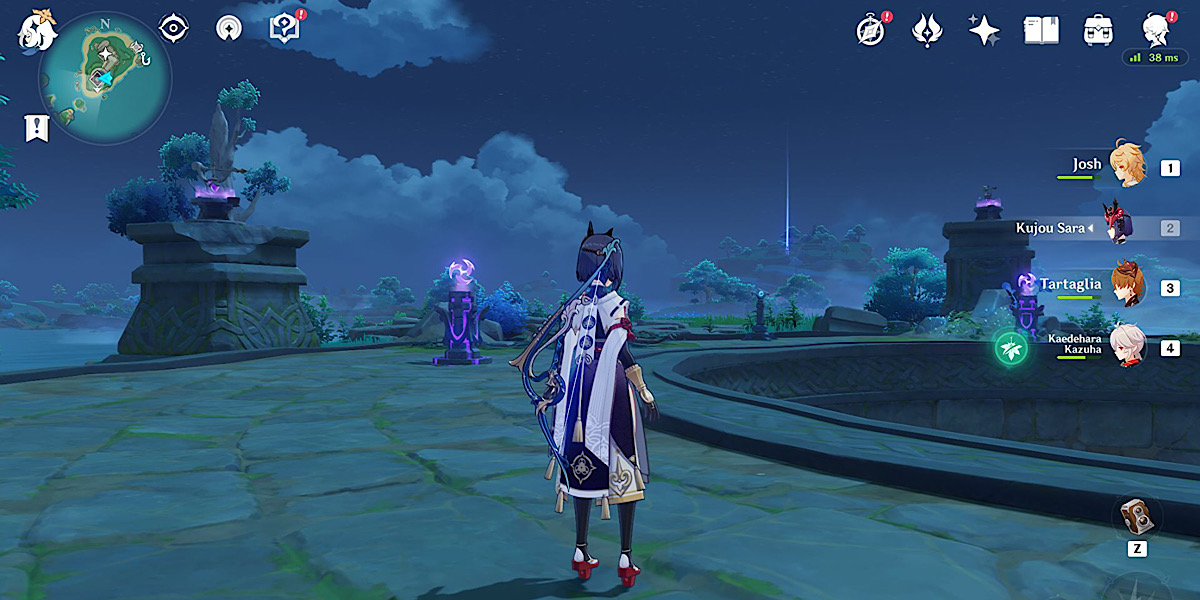Click the white circular radar icon
1200x600 pixels.
click(229, 29)
